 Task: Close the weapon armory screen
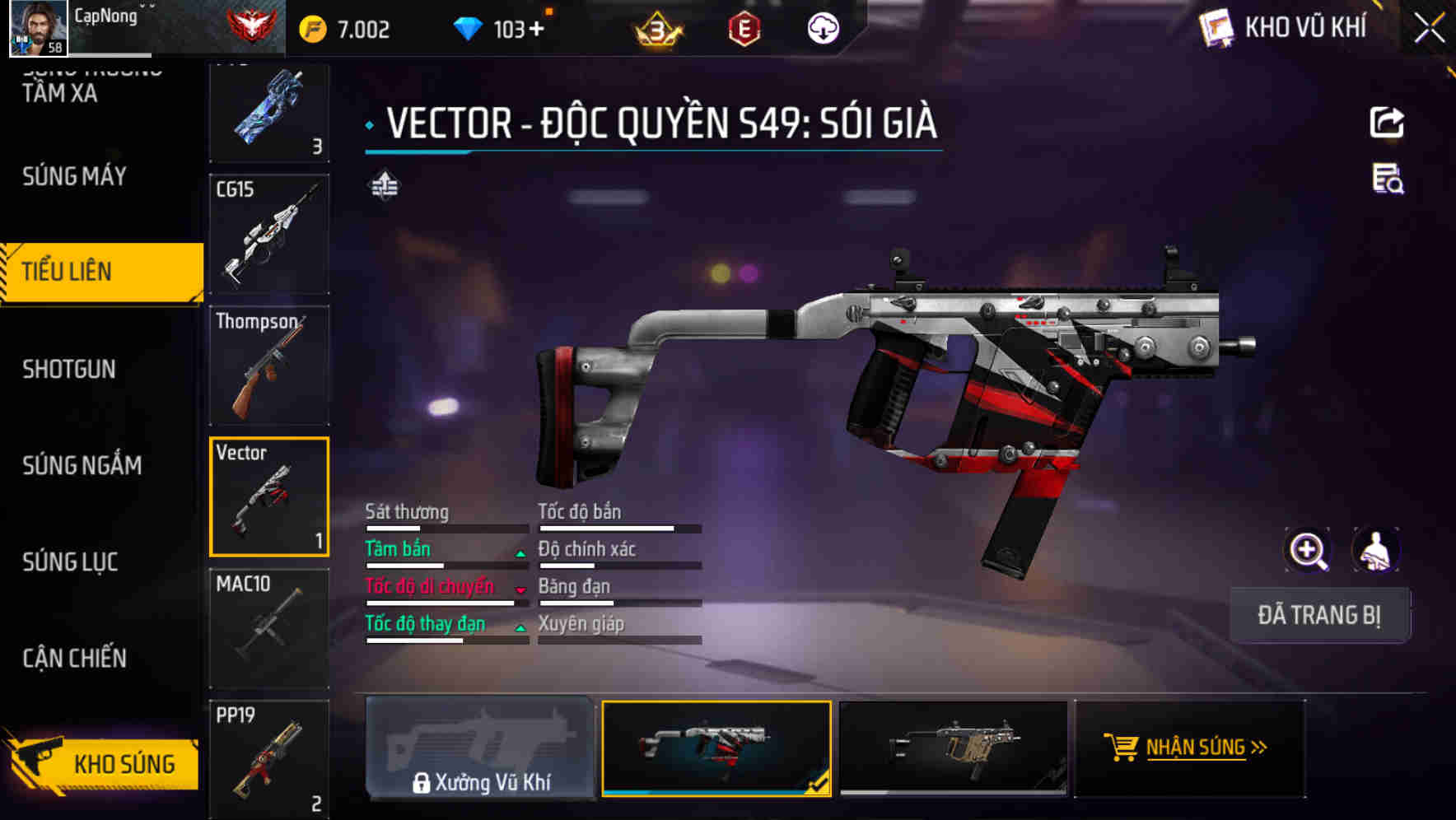(x=1429, y=29)
